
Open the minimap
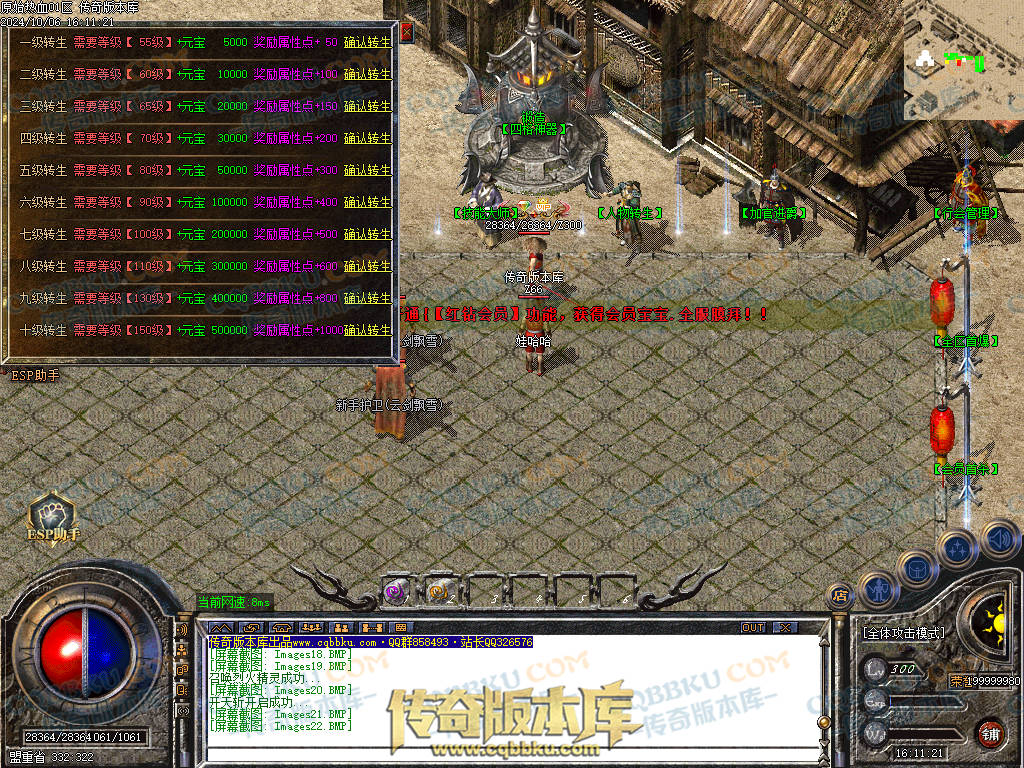pyautogui.click(x=962, y=60)
